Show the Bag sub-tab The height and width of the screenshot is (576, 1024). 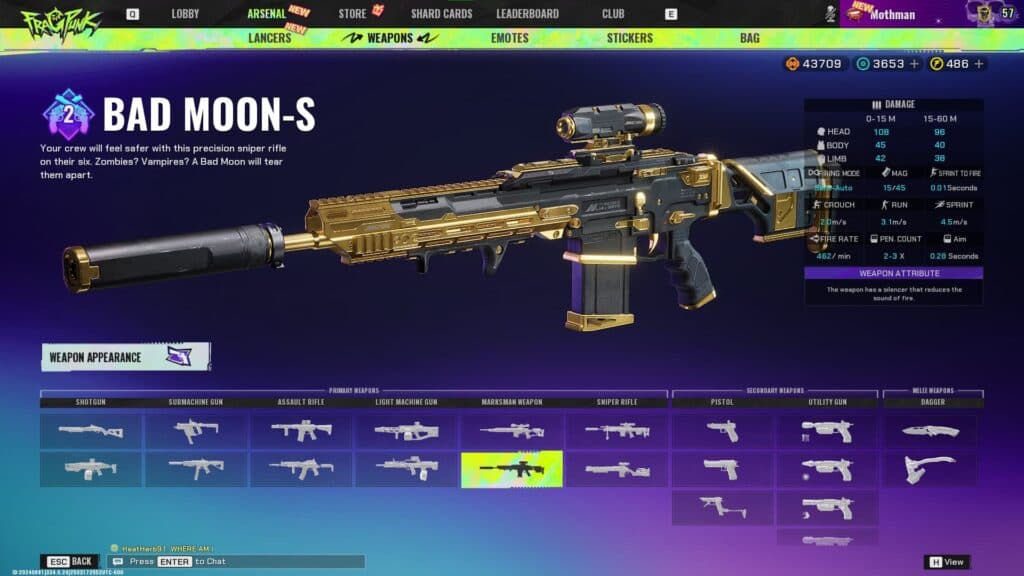[749, 38]
